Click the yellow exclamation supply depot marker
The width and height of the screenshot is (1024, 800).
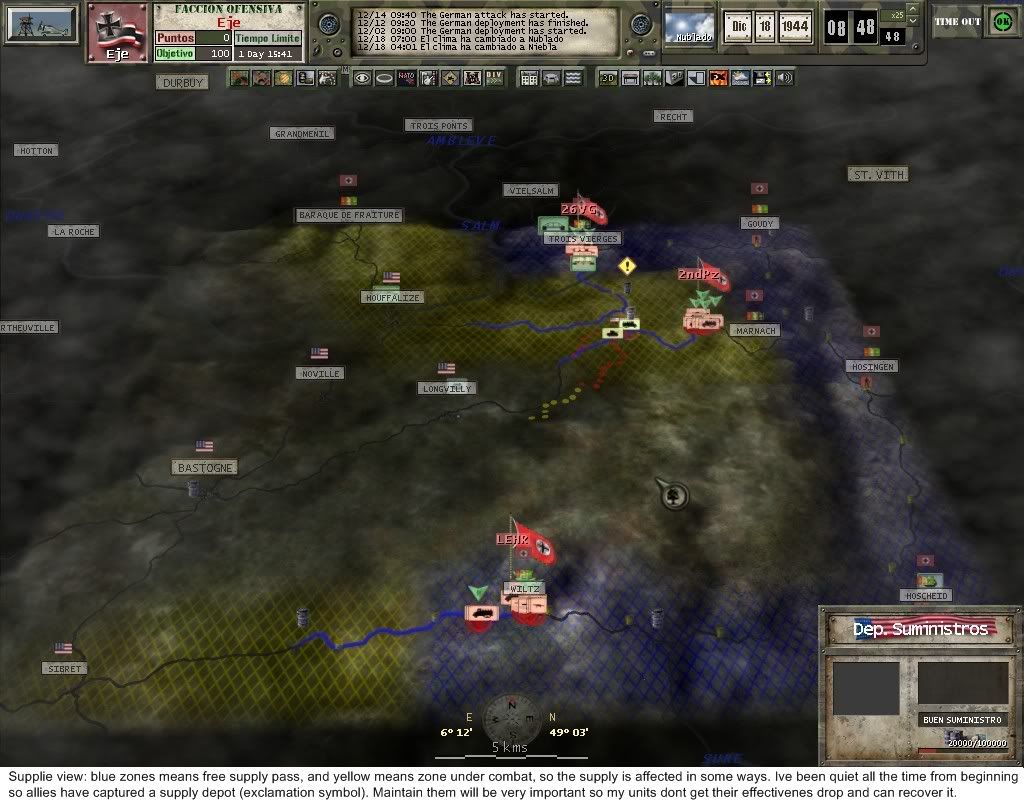point(627,266)
